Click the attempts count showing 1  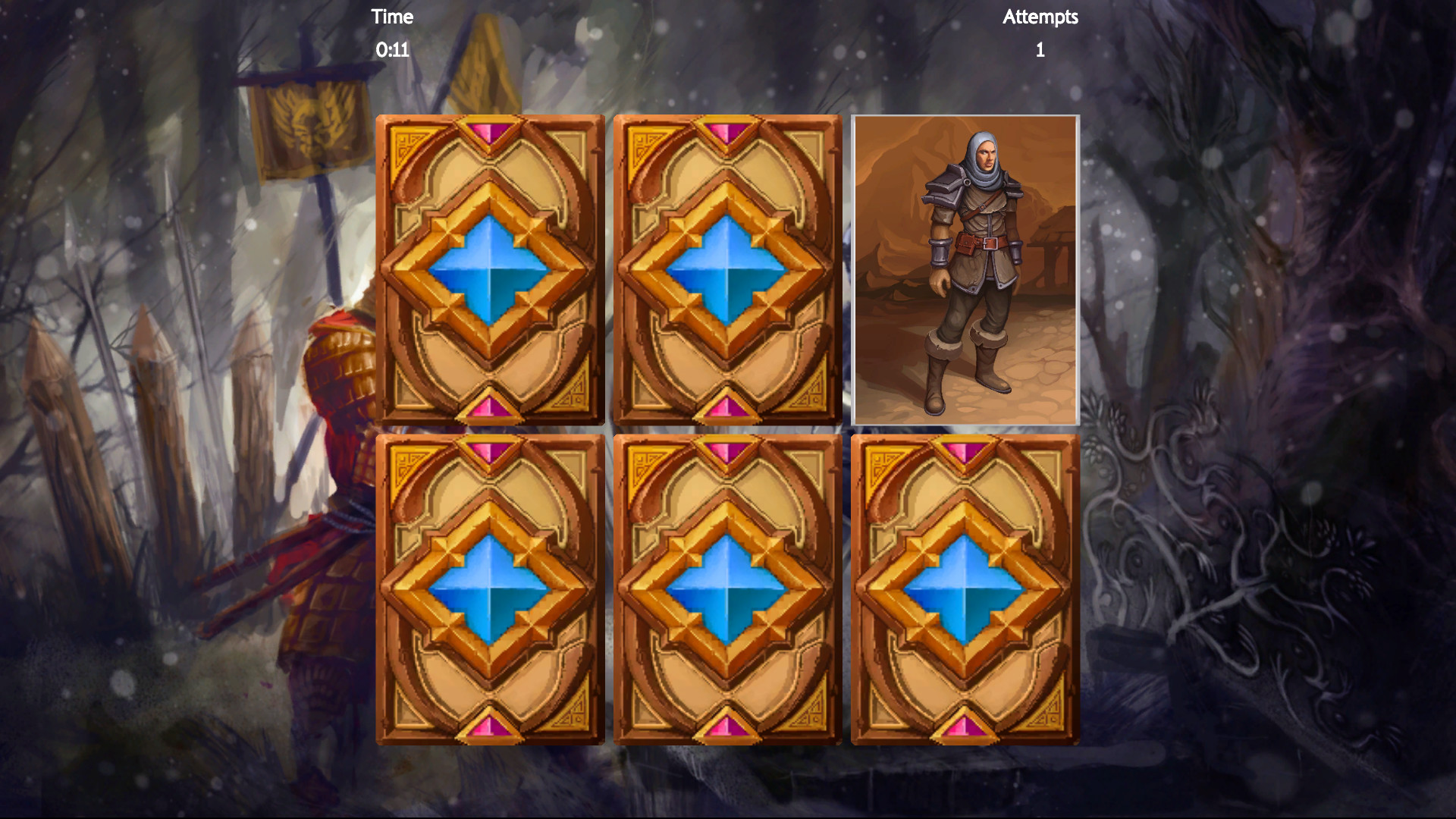coord(1040,51)
